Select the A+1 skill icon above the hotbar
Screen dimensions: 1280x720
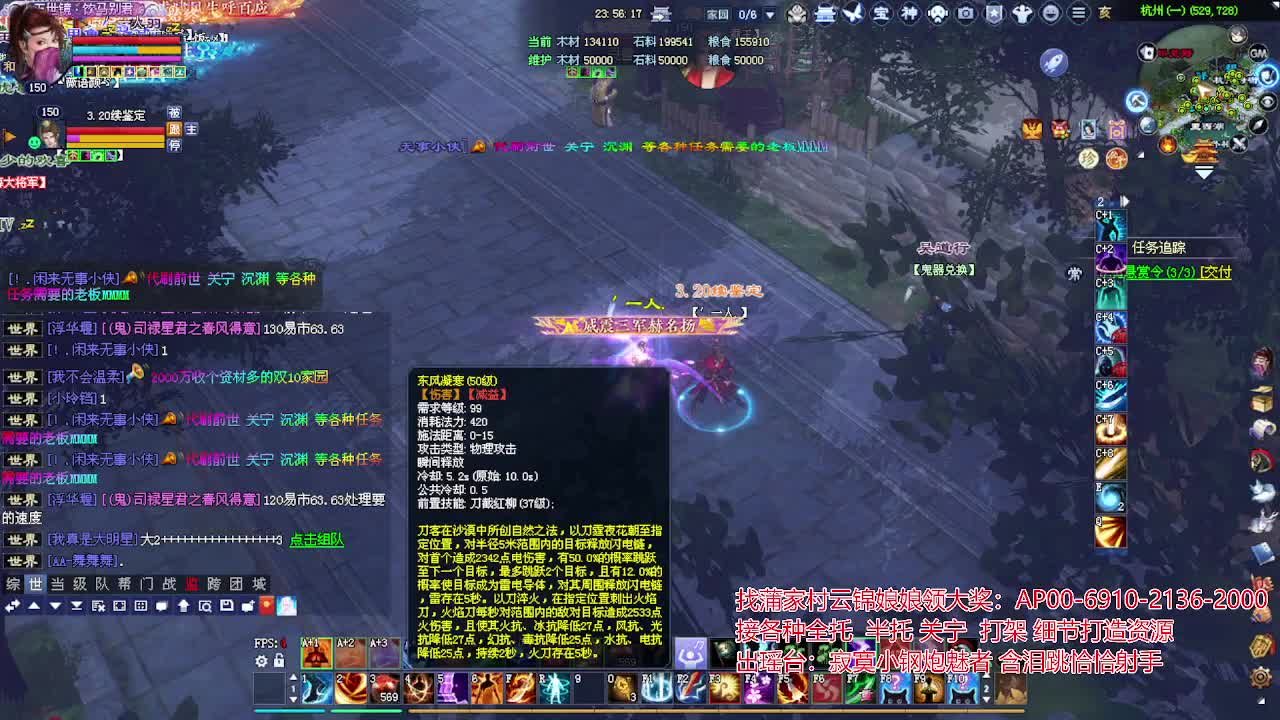pos(316,654)
